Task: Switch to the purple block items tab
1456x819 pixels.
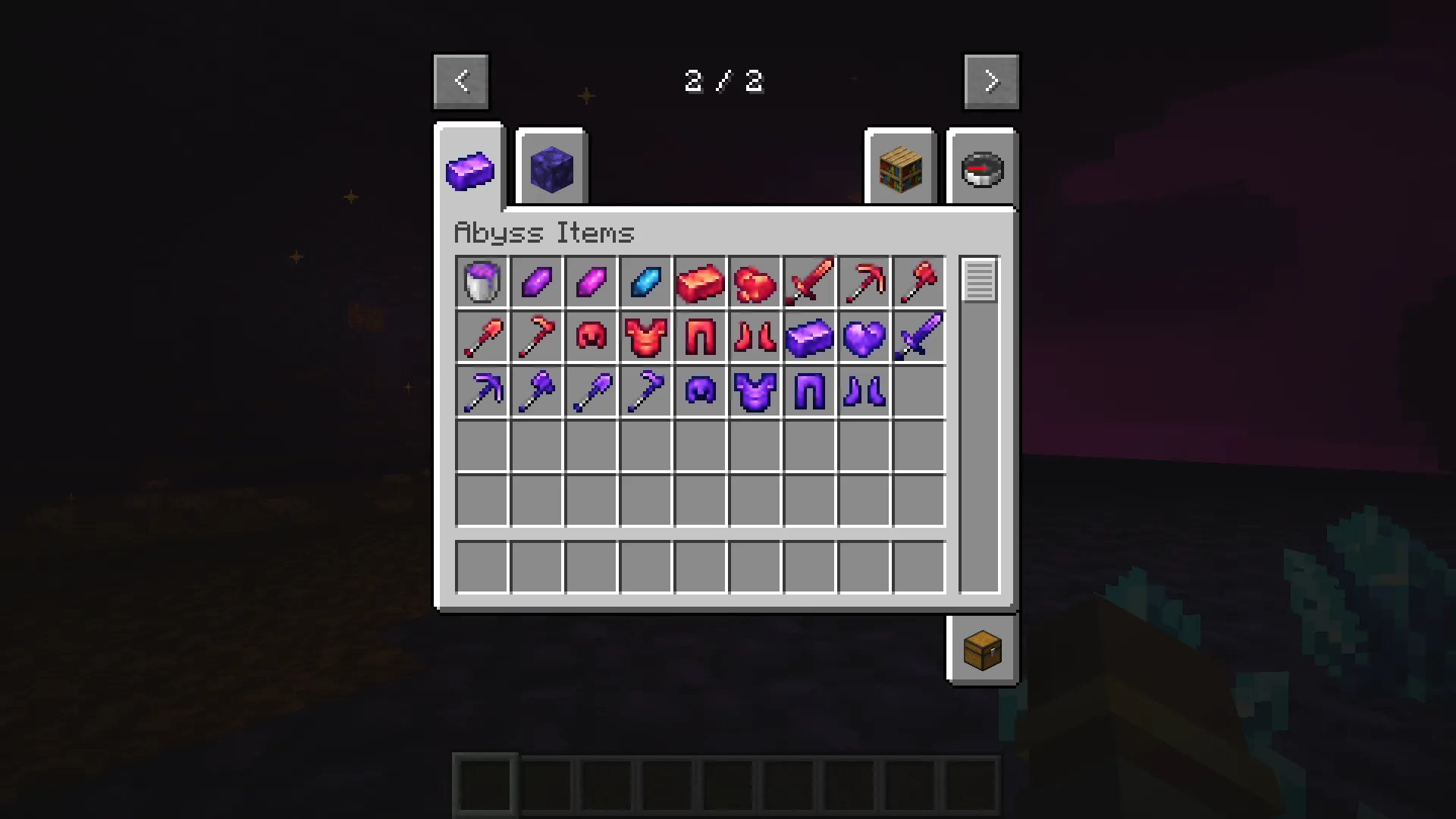Action: click(551, 168)
